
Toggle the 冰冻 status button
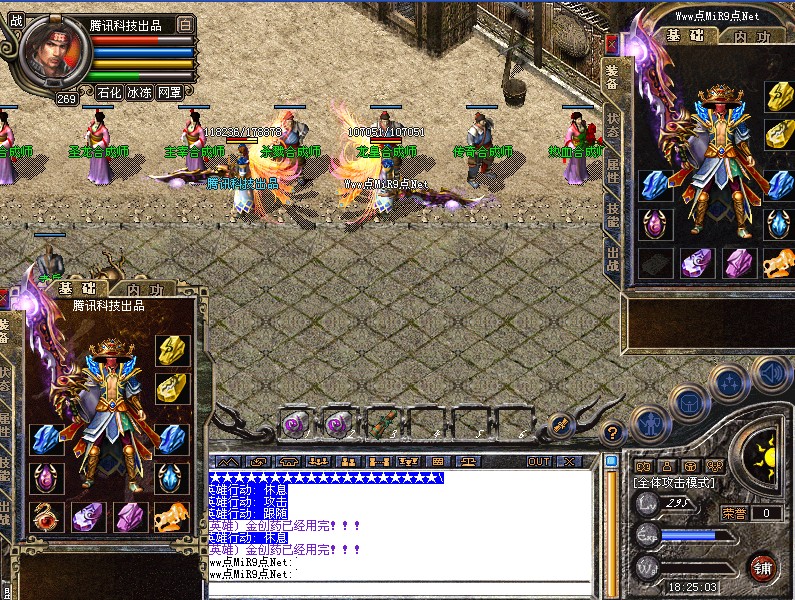[139, 93]
